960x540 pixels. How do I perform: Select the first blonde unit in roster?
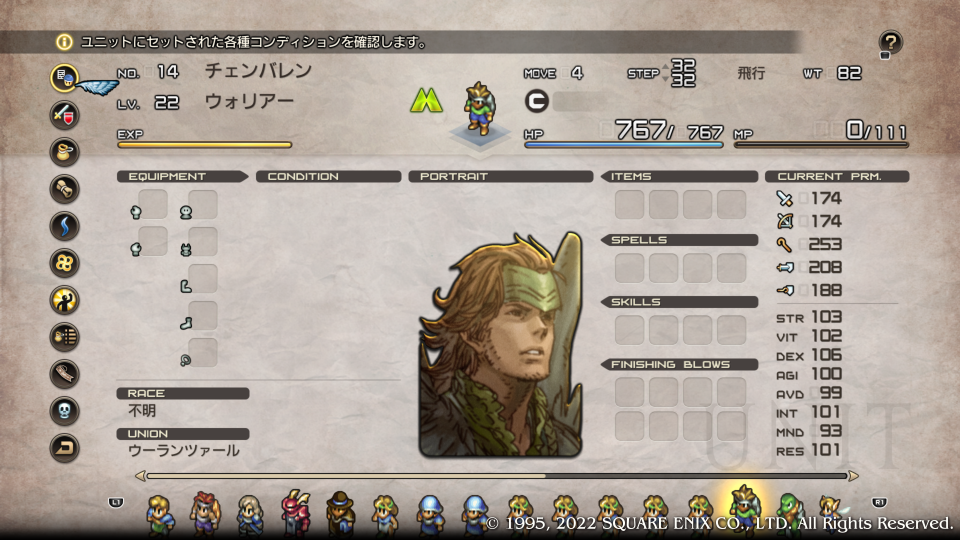click(x=160, y=510)
